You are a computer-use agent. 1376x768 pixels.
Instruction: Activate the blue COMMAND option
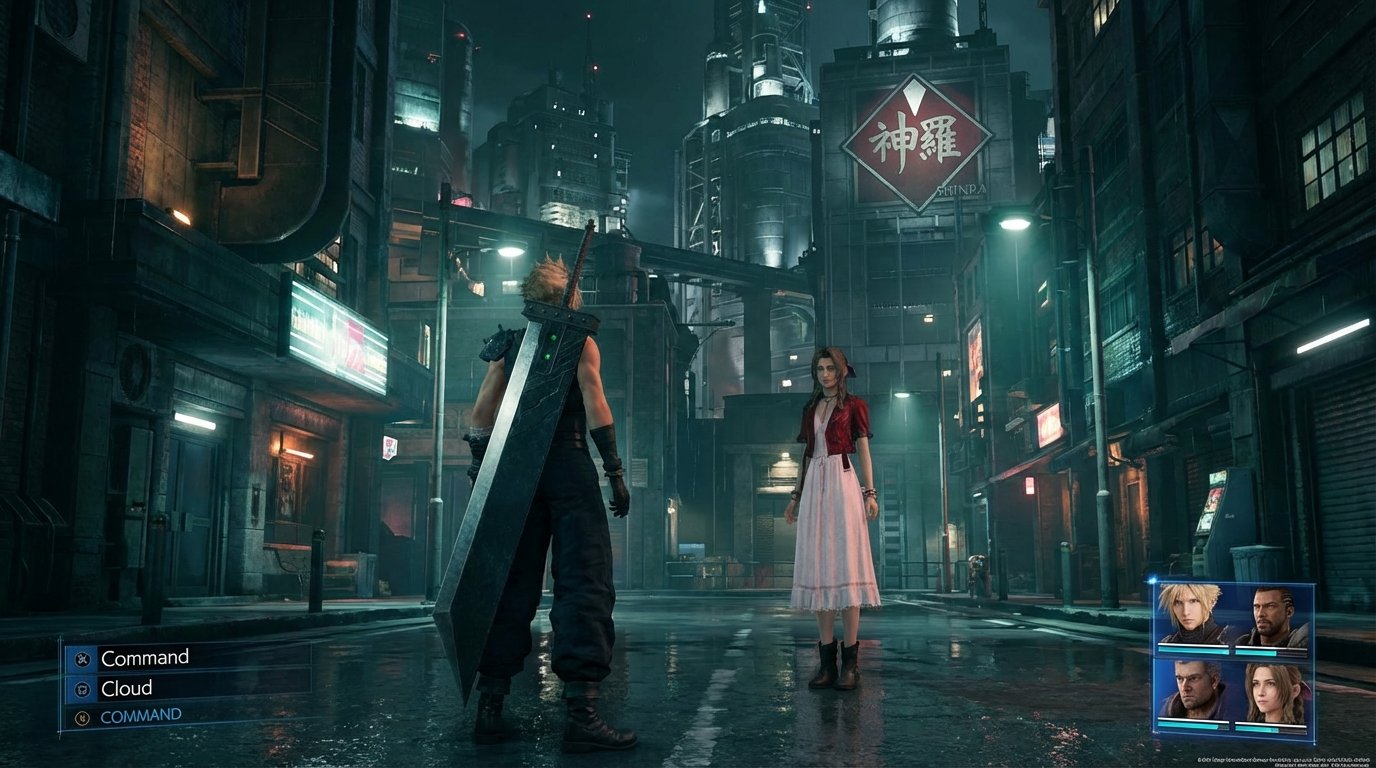(x=140, y=714)
